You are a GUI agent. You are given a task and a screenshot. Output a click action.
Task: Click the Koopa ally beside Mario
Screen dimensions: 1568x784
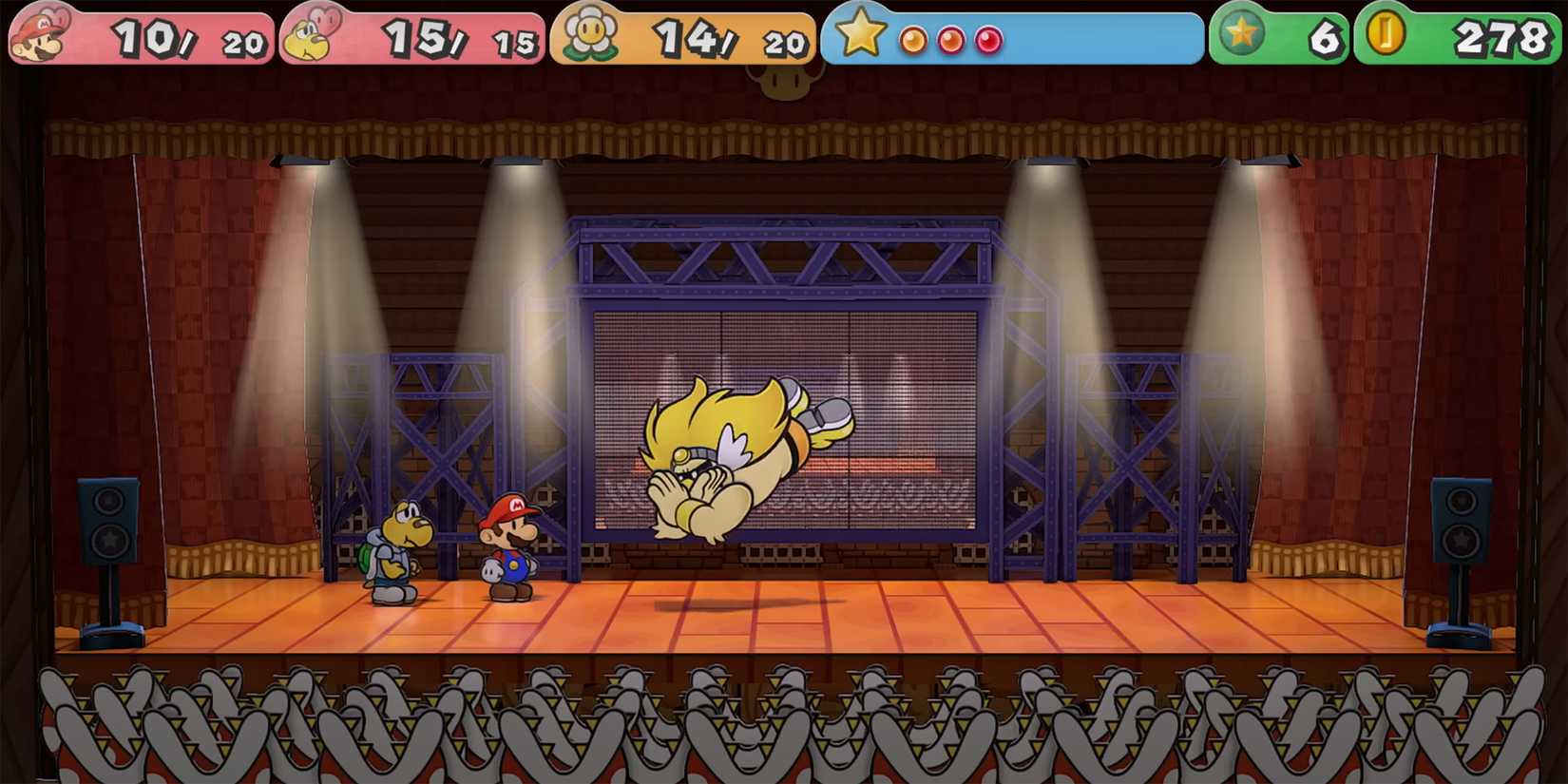tap(394, 551)
